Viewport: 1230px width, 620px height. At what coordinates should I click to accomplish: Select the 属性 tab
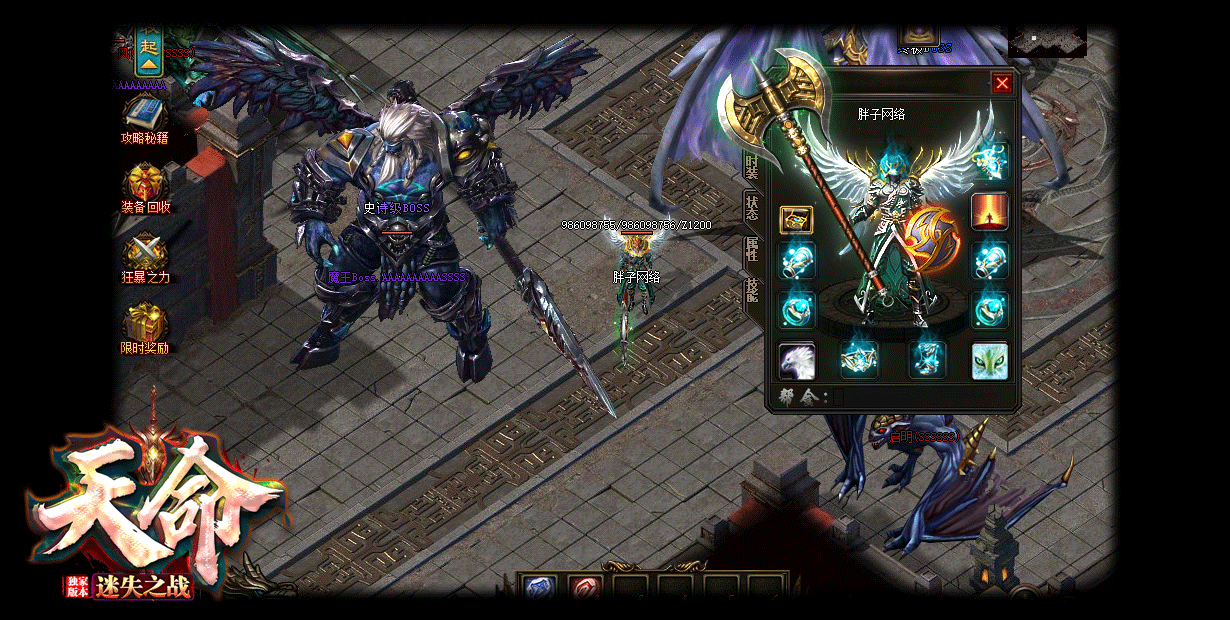752,249
